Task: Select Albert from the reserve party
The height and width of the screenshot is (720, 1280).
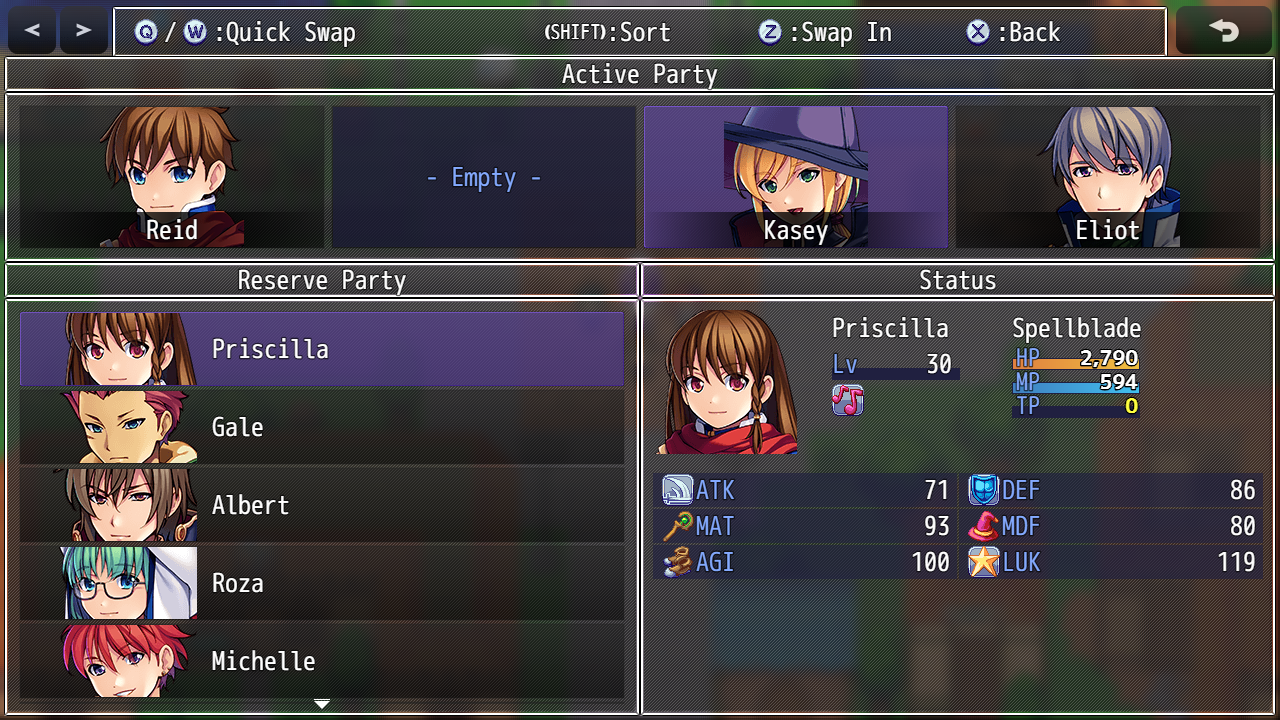Action: click(321, 505)
